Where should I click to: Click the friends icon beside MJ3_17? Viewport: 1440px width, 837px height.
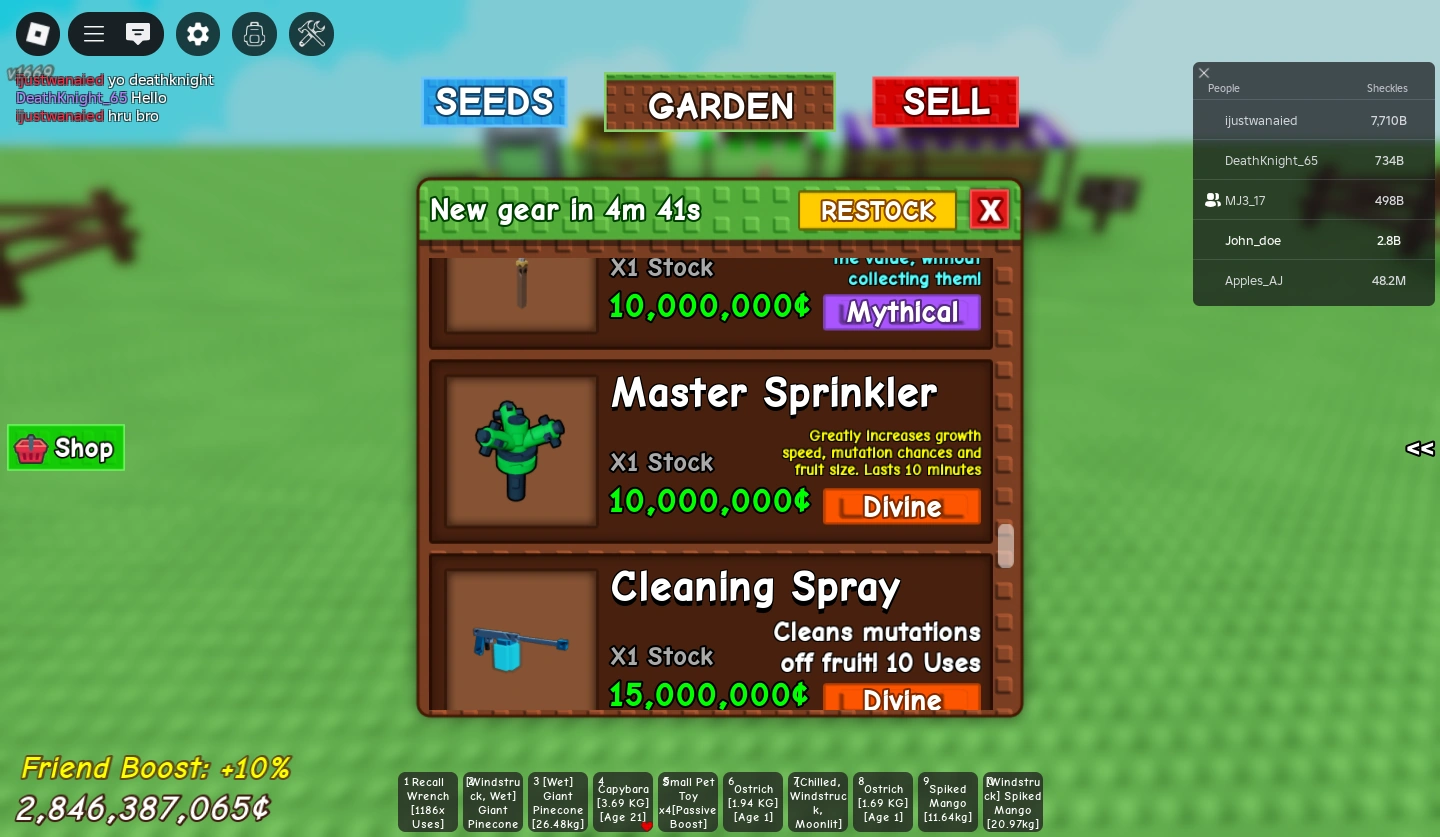(x=1213, y=200)
